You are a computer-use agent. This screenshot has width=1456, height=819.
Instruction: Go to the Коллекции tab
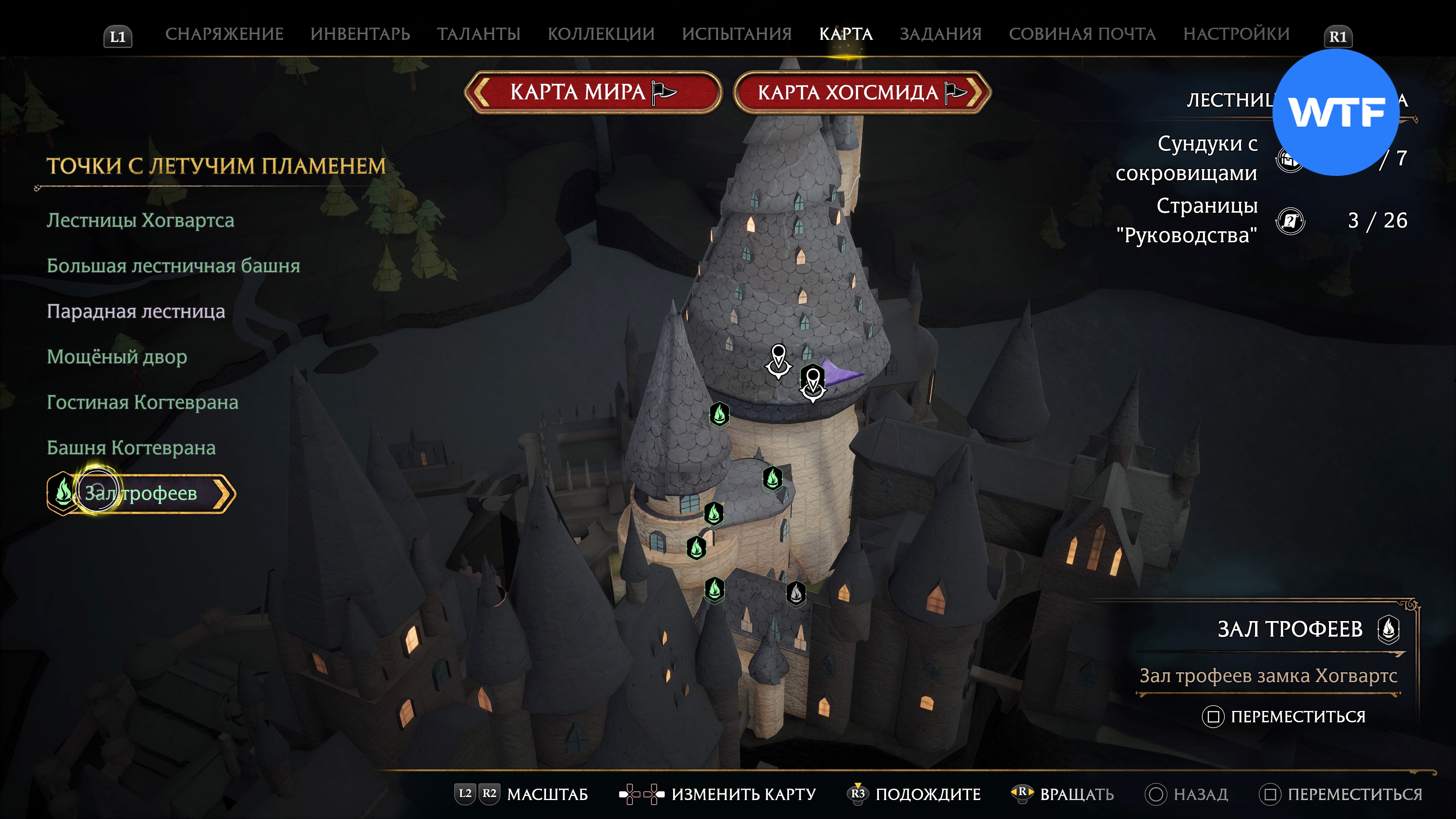601,34
